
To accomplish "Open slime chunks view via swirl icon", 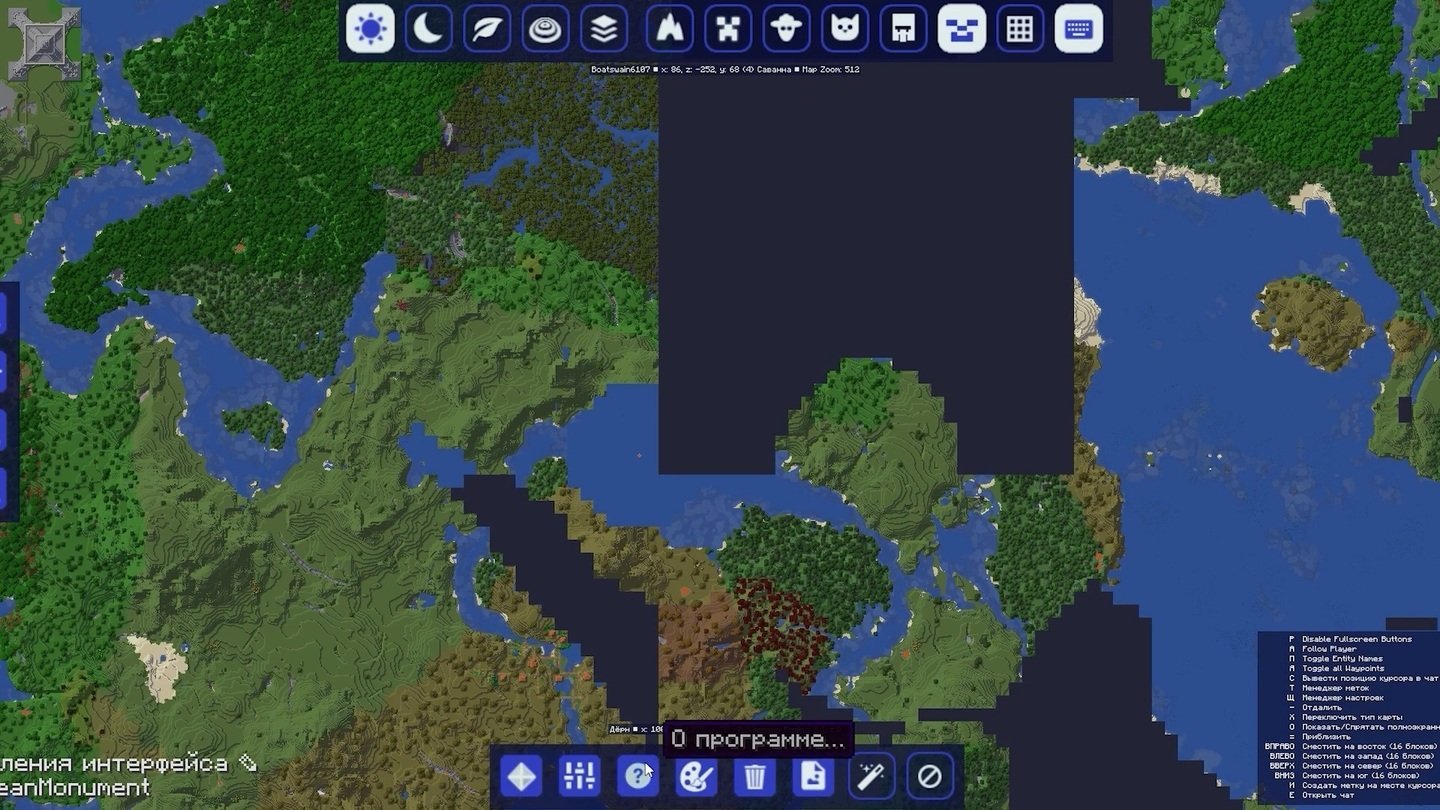I will 543,29.
